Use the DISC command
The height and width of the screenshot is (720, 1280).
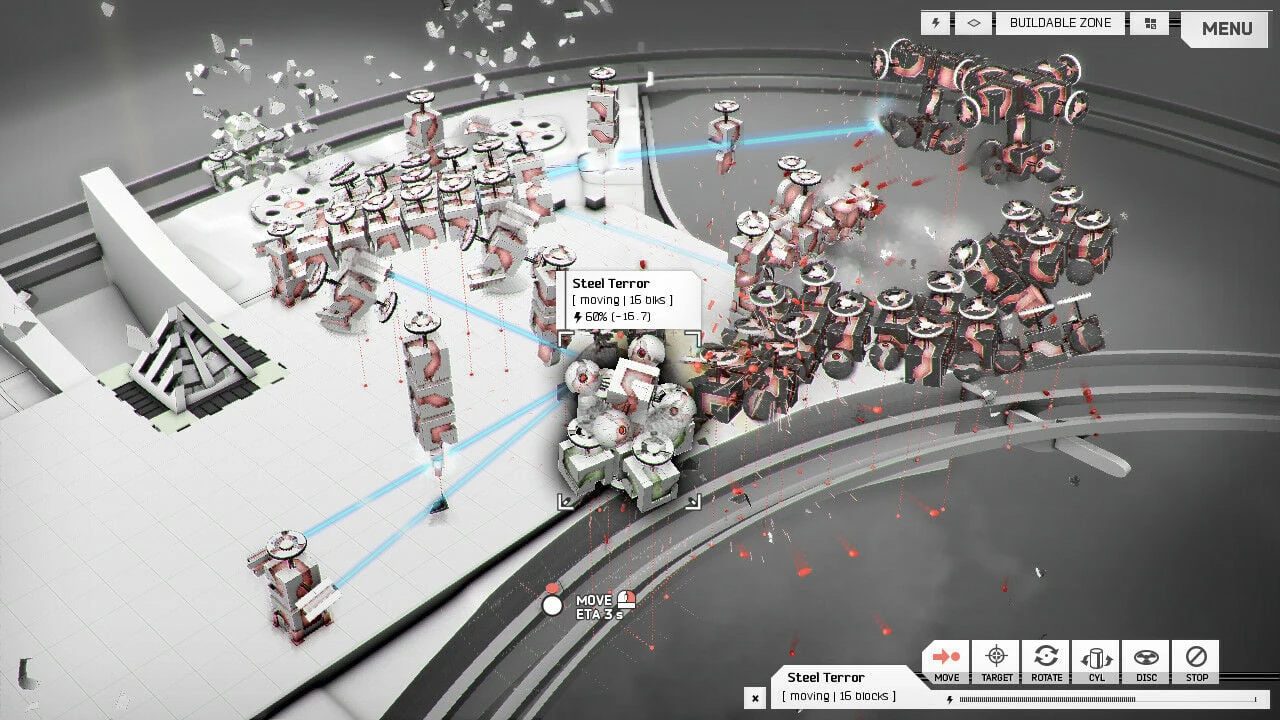(x=1146, y=663)
